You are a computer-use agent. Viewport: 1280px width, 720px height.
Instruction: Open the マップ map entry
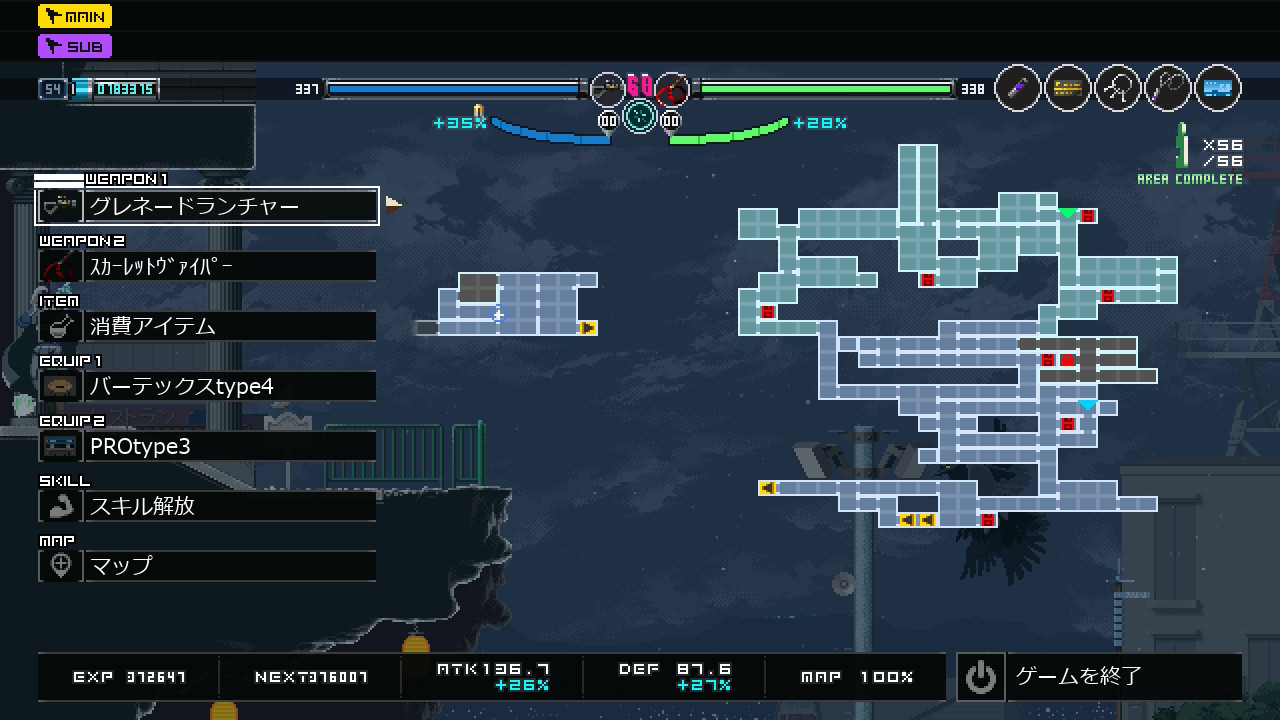click(x=207, y=566)
